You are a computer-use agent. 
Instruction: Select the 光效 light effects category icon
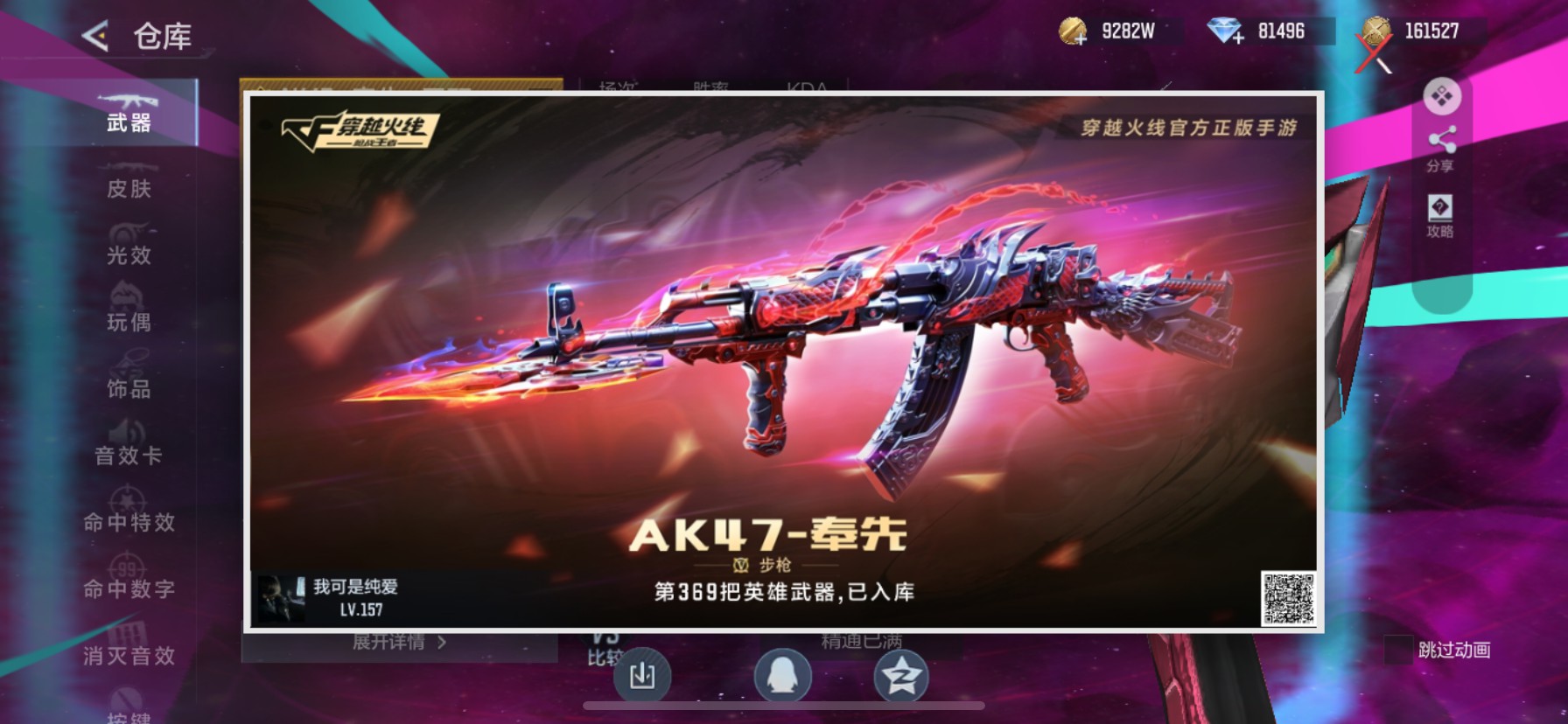click(127, 236)
